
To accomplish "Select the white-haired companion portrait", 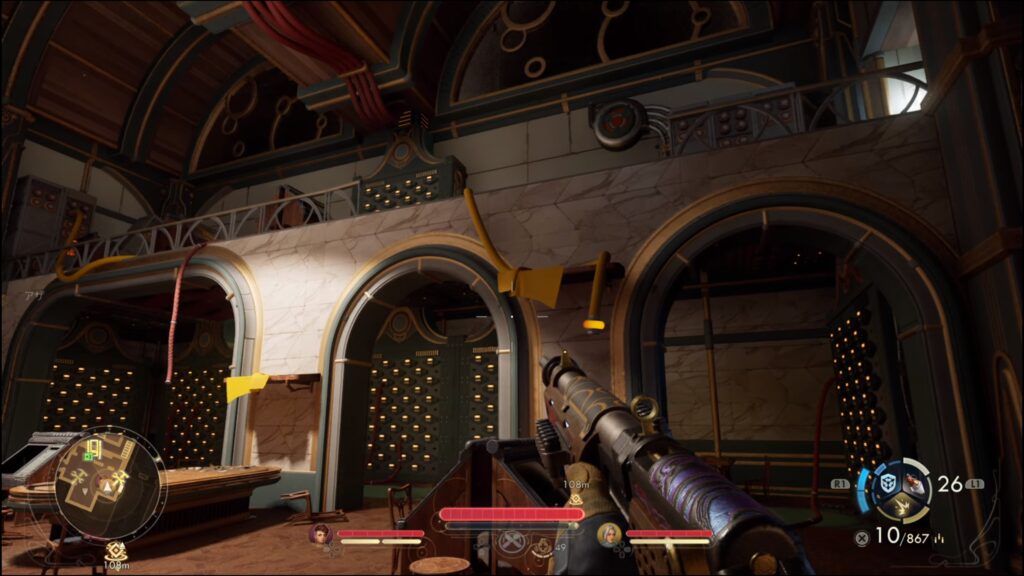I will [607, 534].
